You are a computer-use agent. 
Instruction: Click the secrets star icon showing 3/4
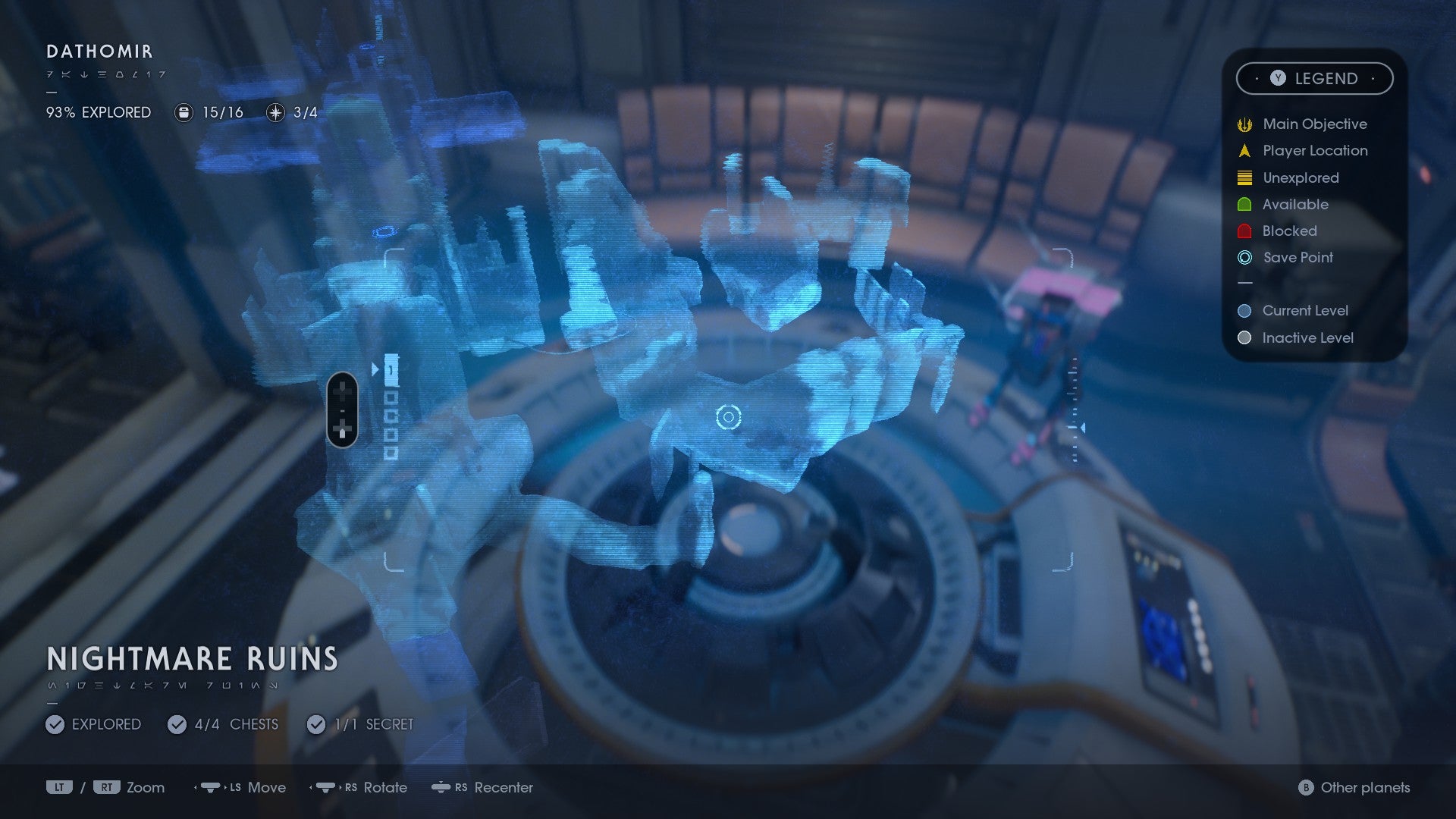(x=274, y=112)
